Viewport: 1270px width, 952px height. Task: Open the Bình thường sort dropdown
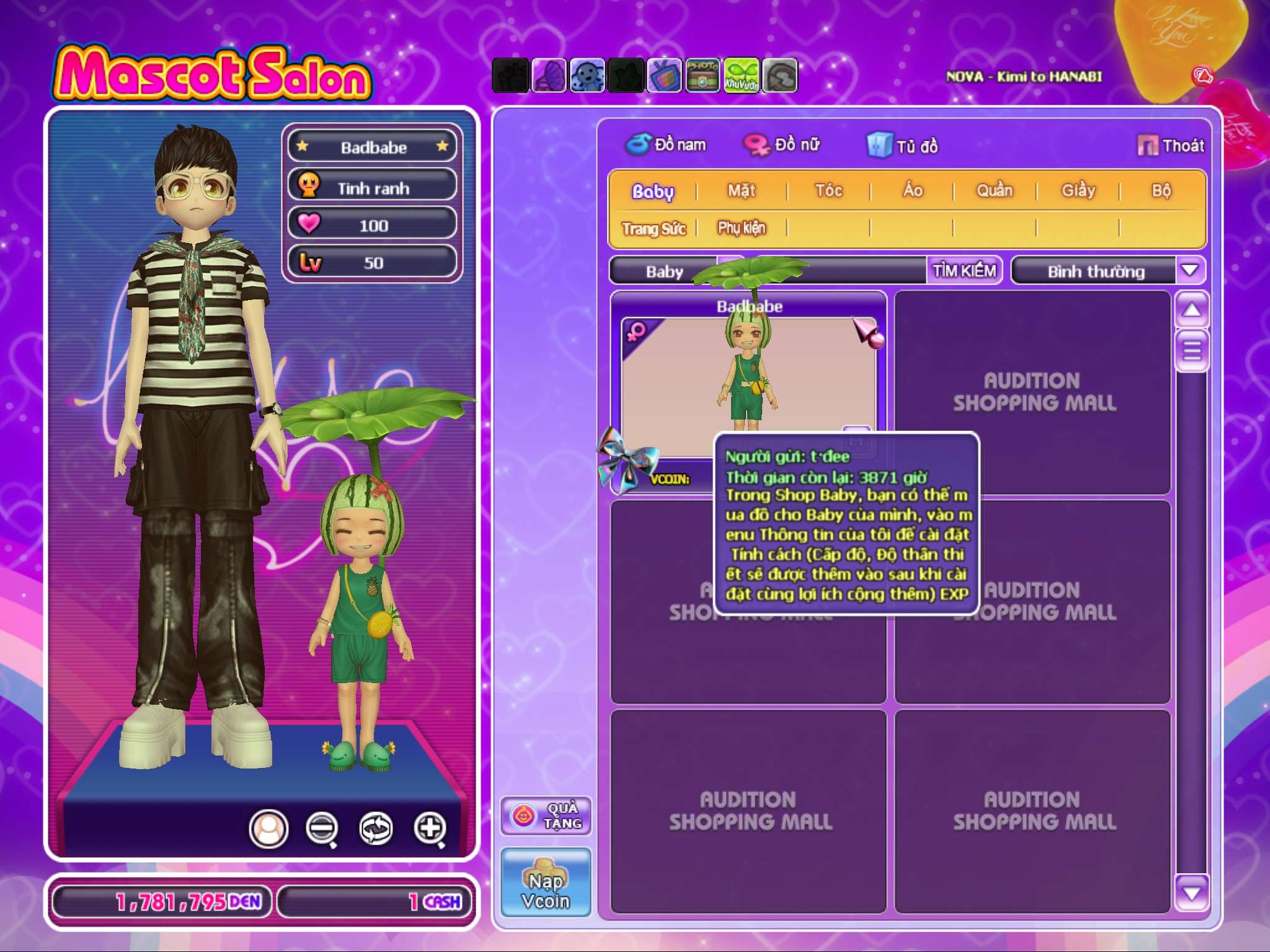(1190, 271)
